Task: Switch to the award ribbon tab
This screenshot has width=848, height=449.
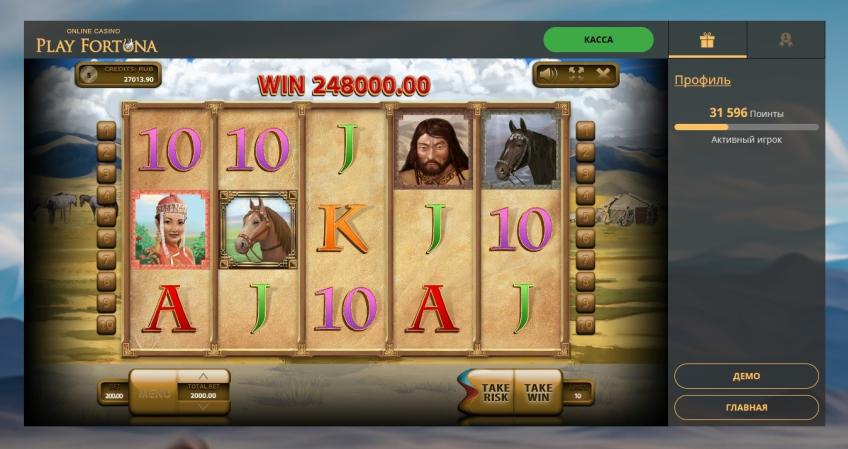Action: click(785, 40)
